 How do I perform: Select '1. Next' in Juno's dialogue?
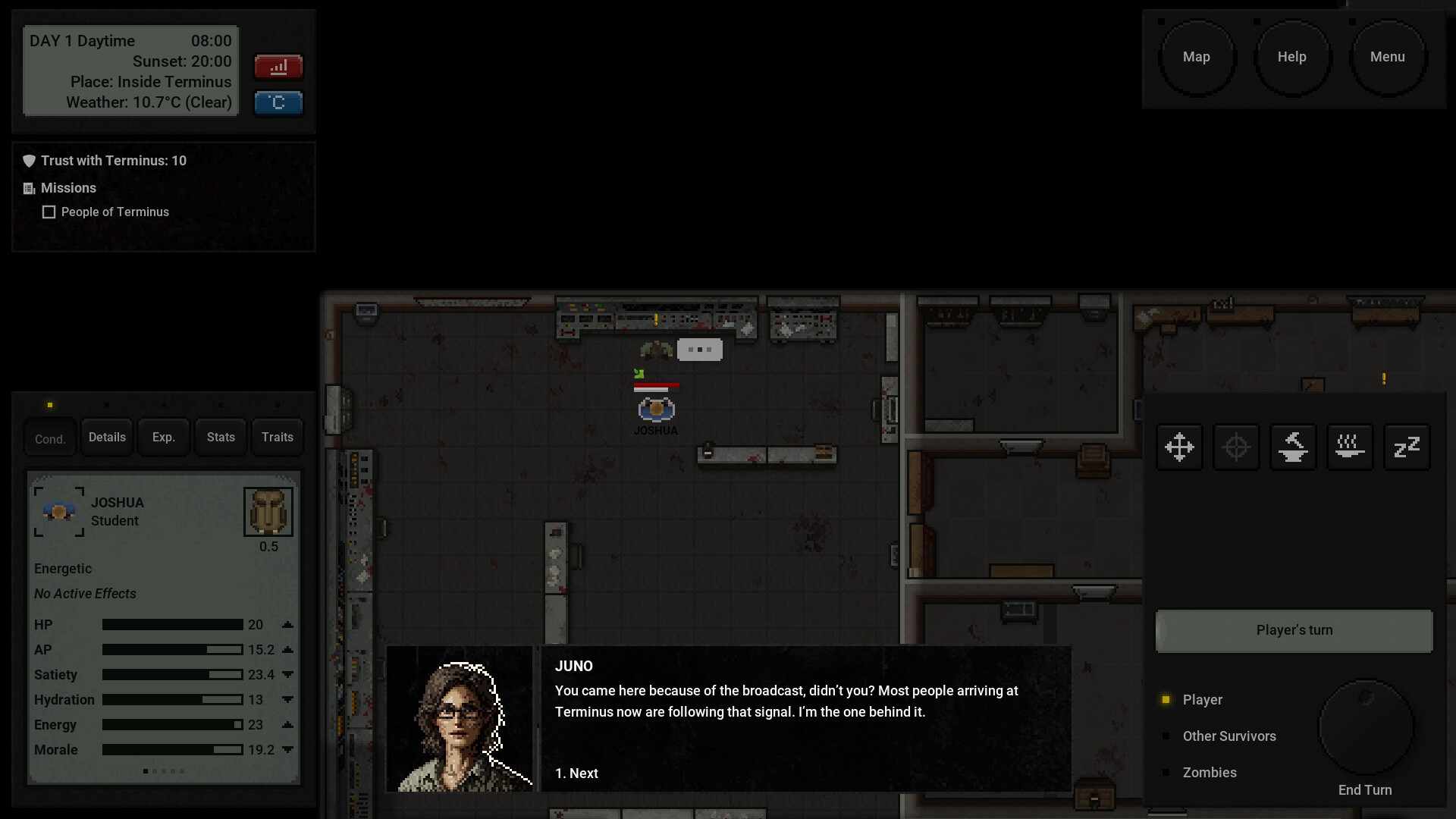[x=576, y=773]
